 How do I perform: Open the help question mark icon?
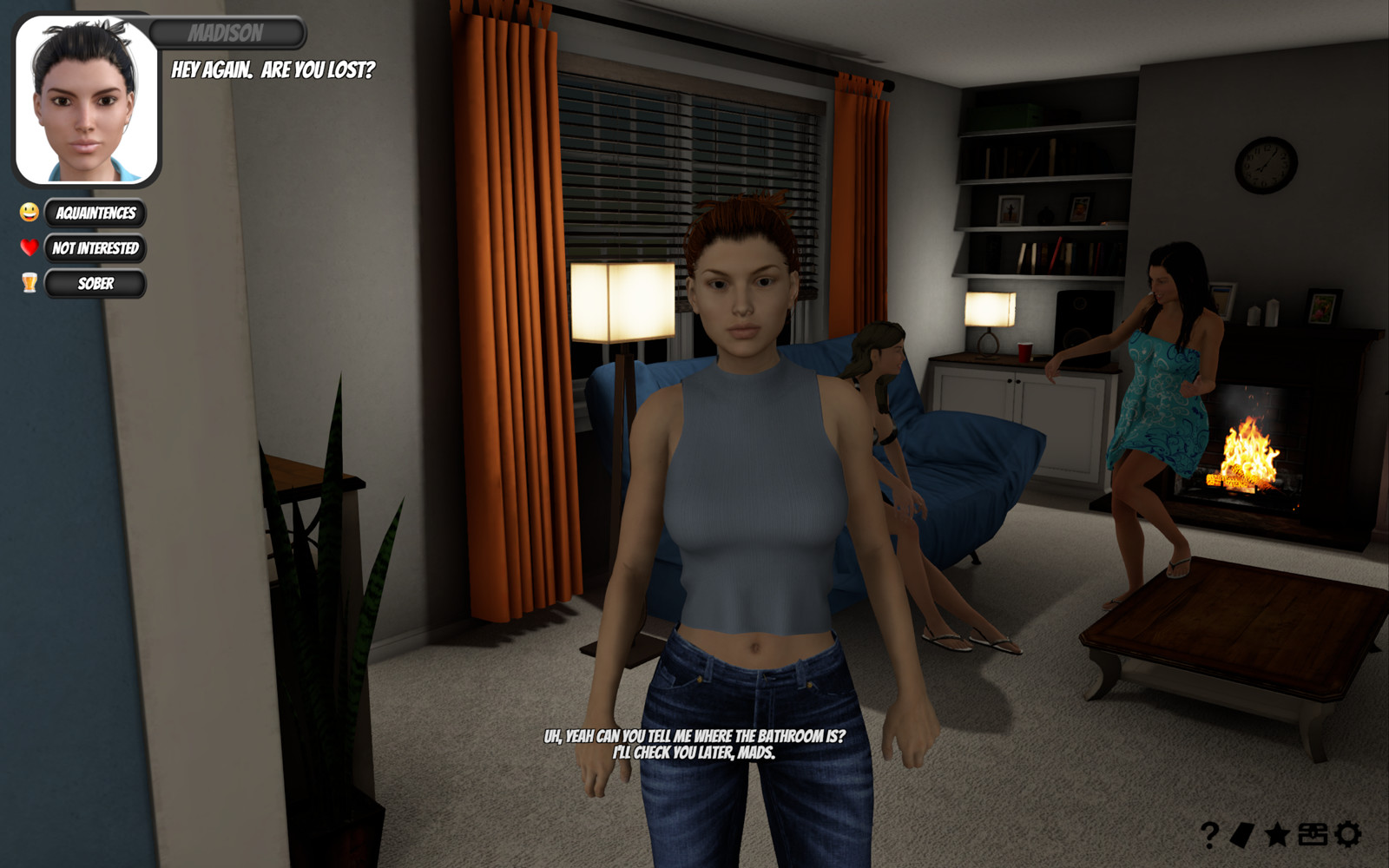click(x=1208, y=836)
